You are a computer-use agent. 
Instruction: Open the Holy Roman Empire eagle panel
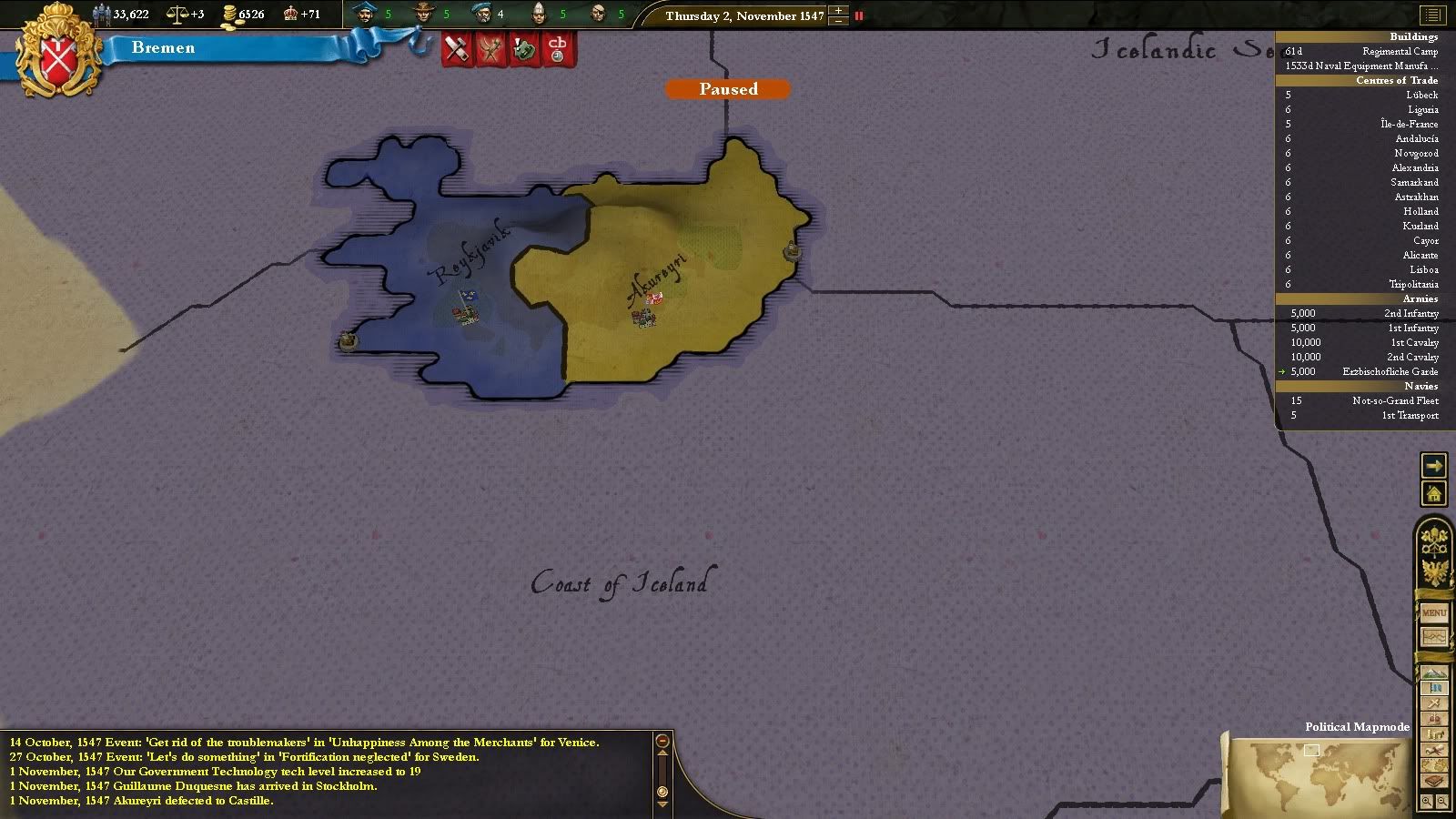pos(1434,573)
